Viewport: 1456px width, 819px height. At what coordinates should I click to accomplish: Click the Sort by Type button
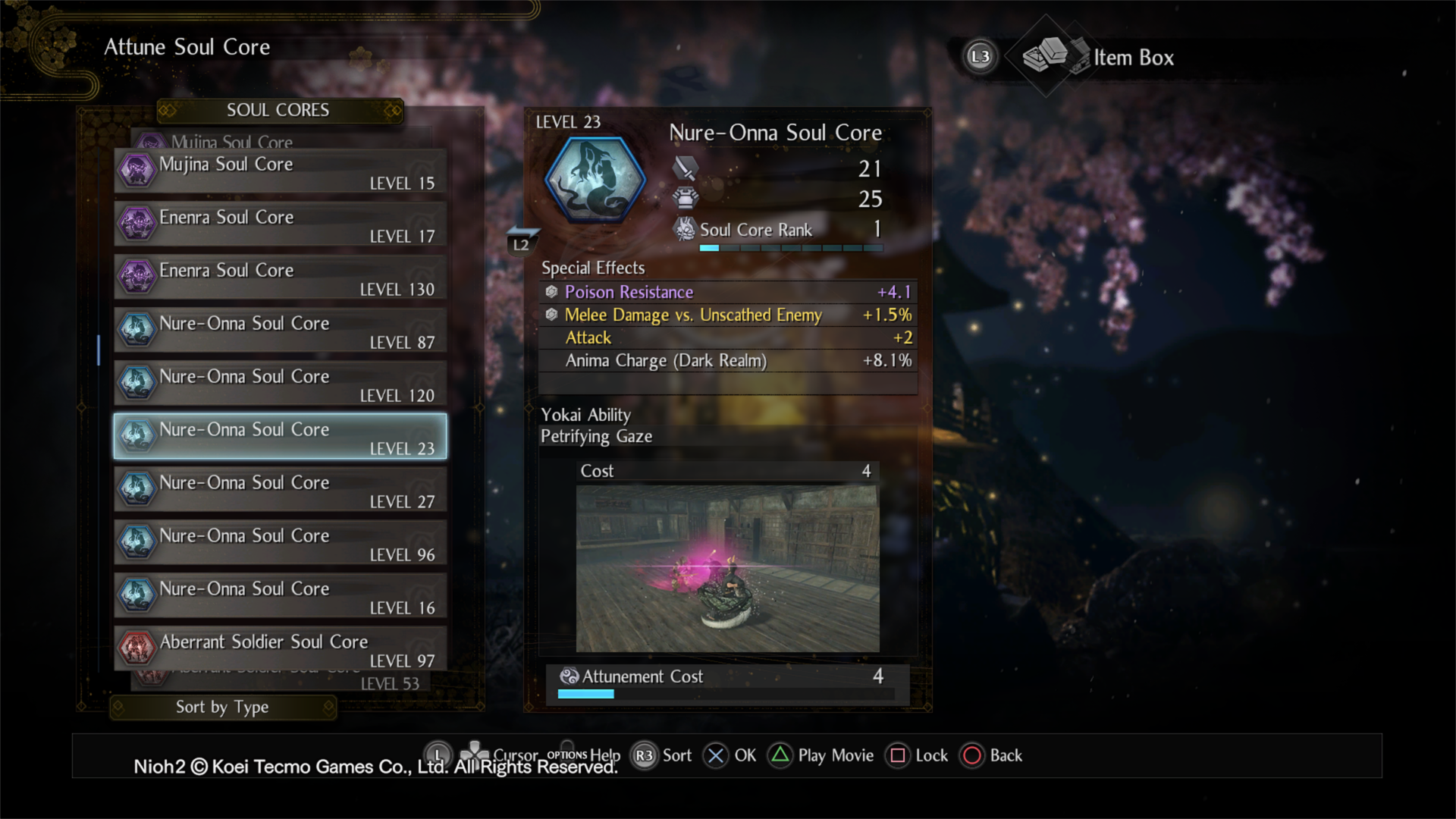(221, 707)
